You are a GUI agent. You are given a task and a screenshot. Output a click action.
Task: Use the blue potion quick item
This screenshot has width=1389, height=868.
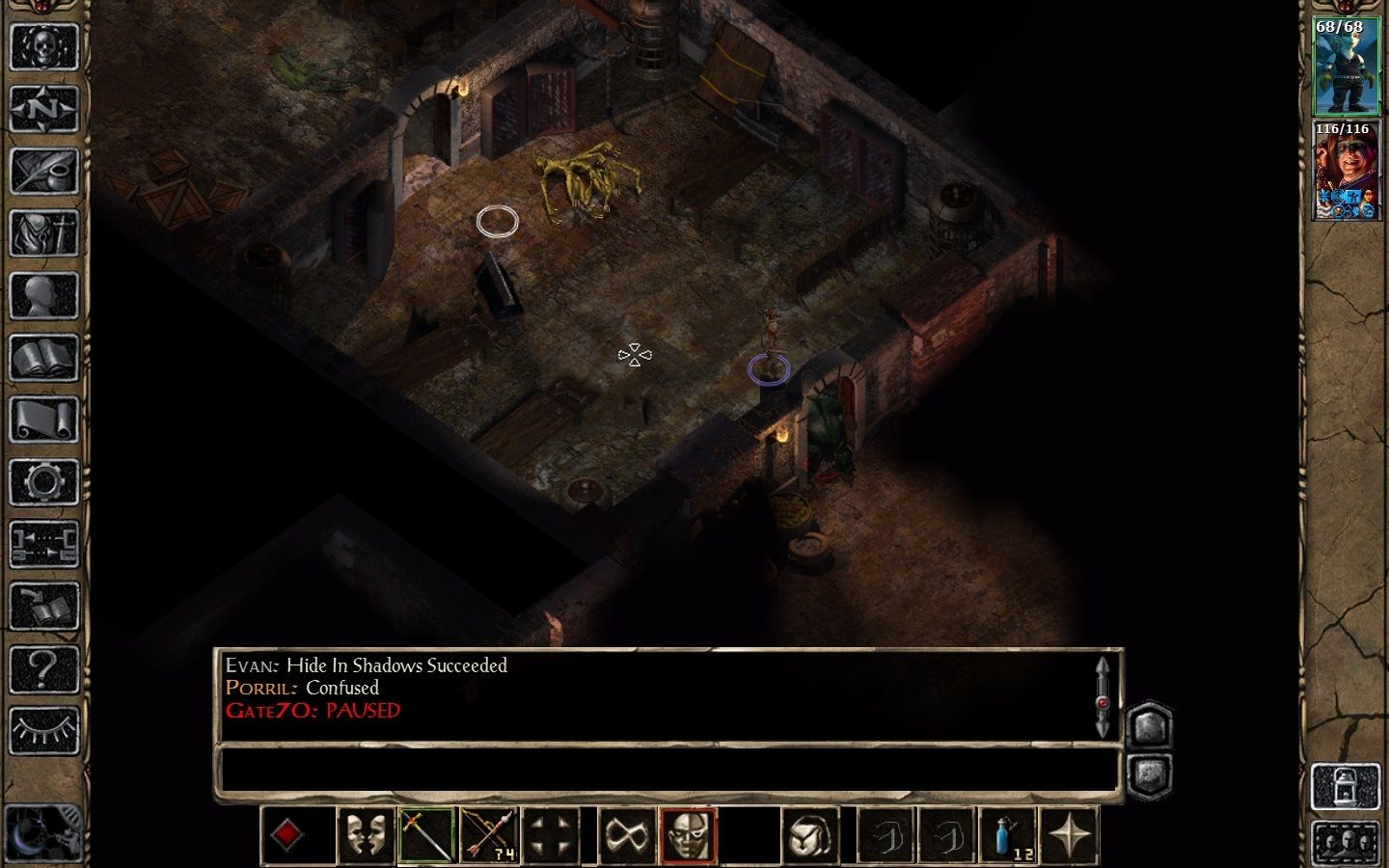point(1009,835)
